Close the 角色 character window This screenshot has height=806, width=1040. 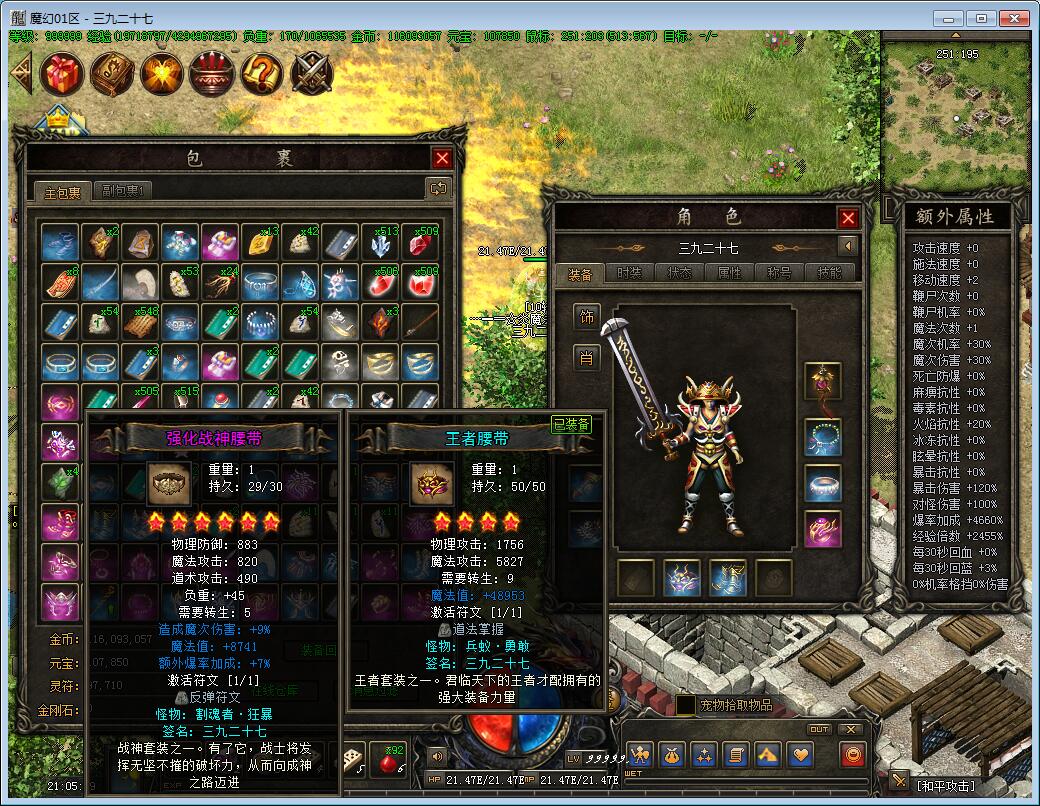848,218
